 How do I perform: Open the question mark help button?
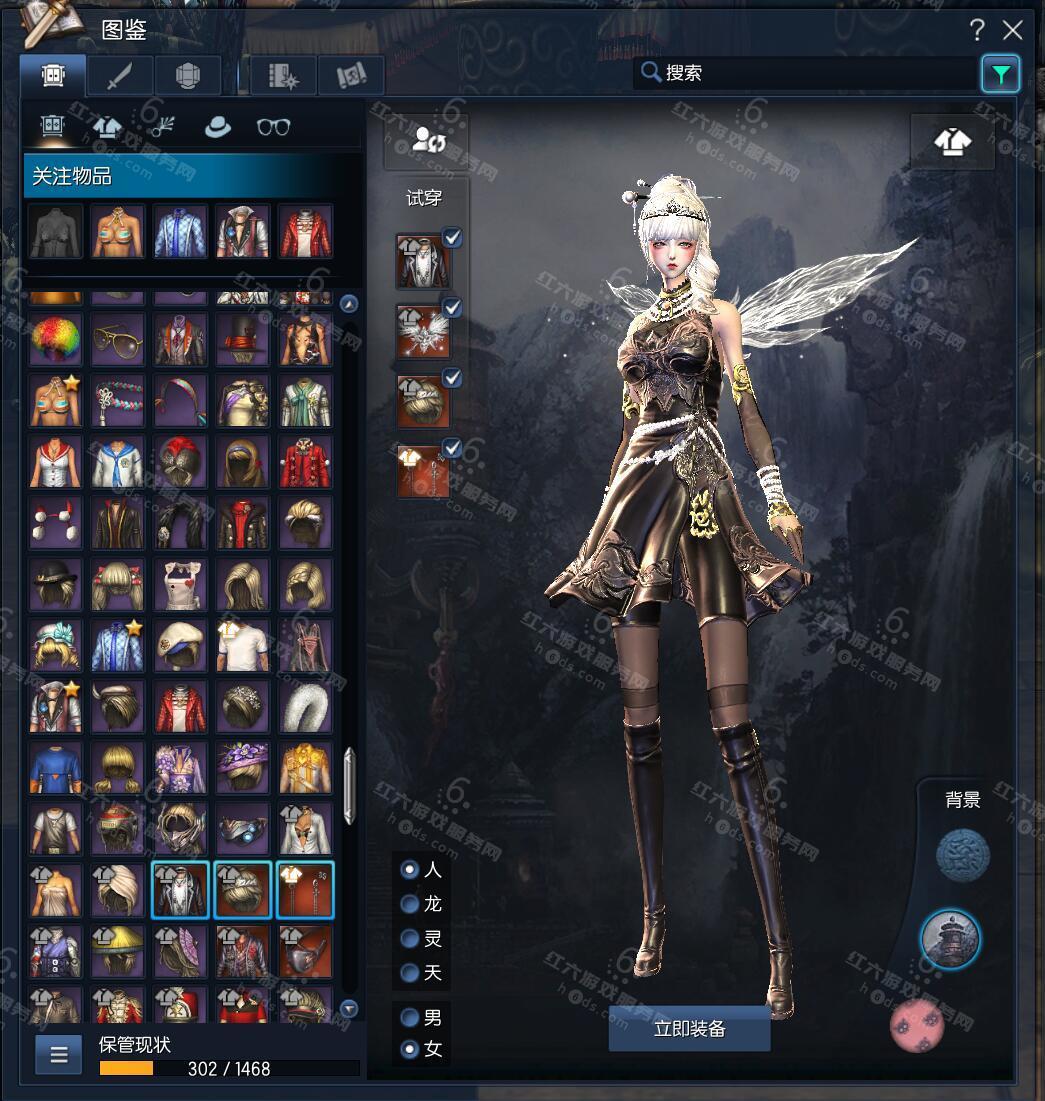tap(977, 30)
